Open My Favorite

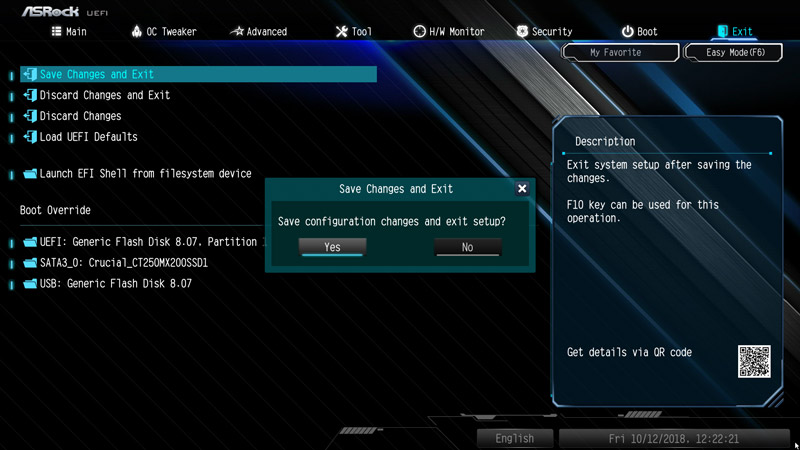[x=615, y=52]
